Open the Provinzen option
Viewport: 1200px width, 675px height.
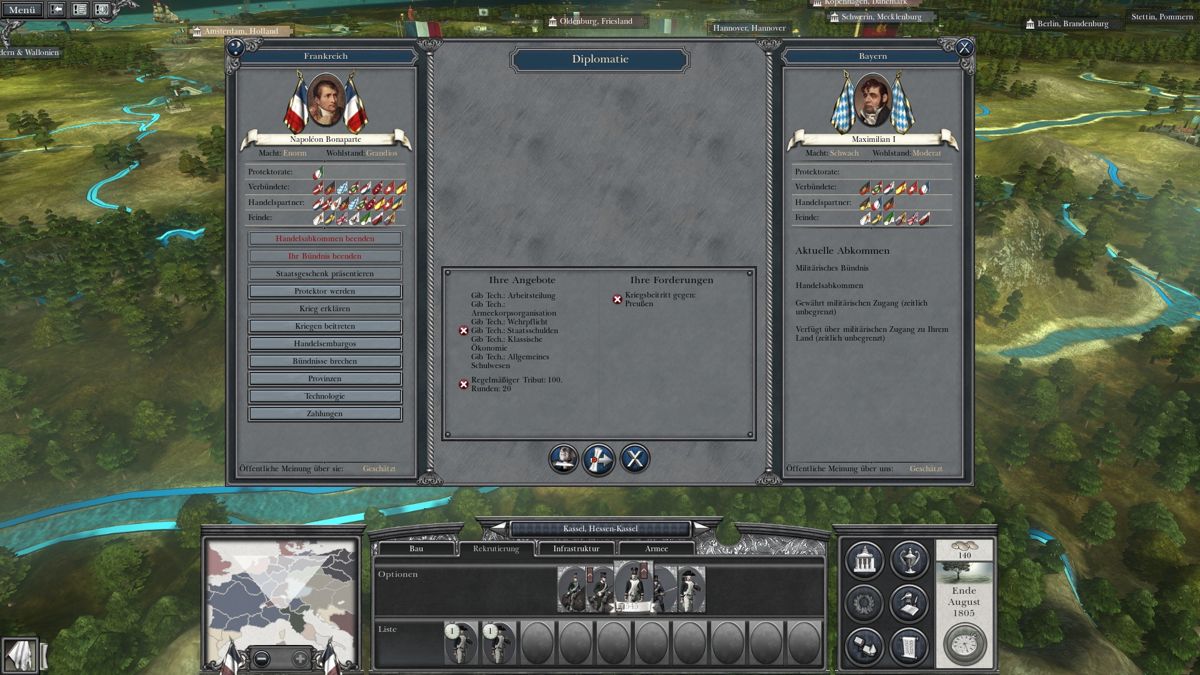tap(325, 379)
